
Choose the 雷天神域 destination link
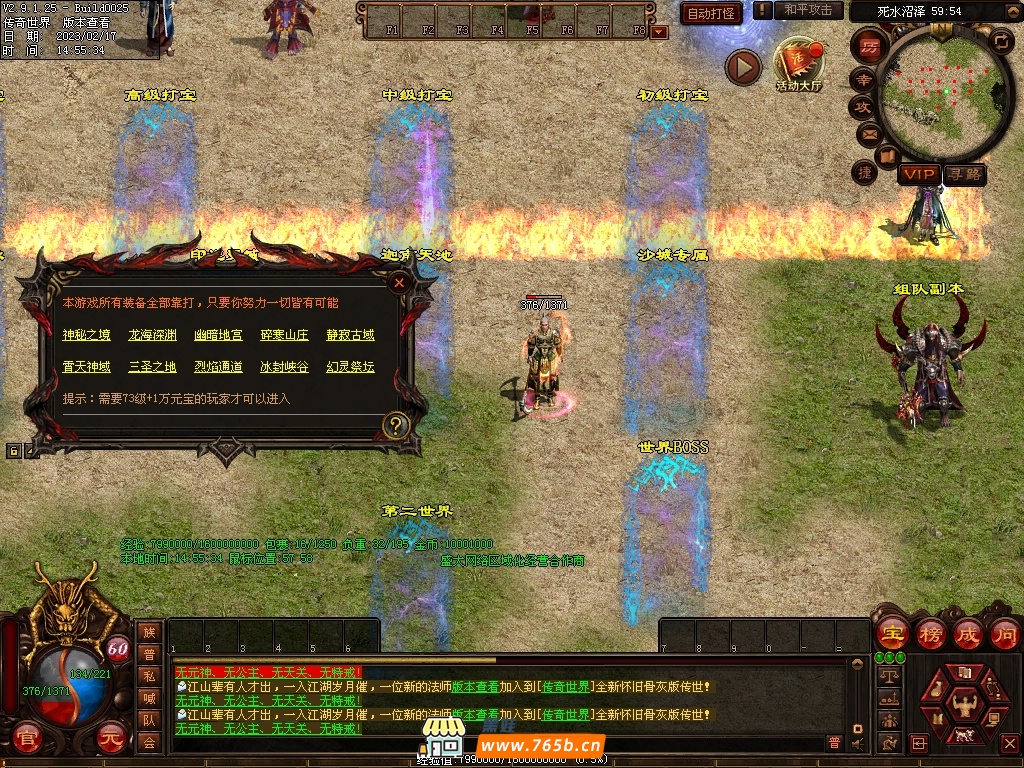point(85,367)
